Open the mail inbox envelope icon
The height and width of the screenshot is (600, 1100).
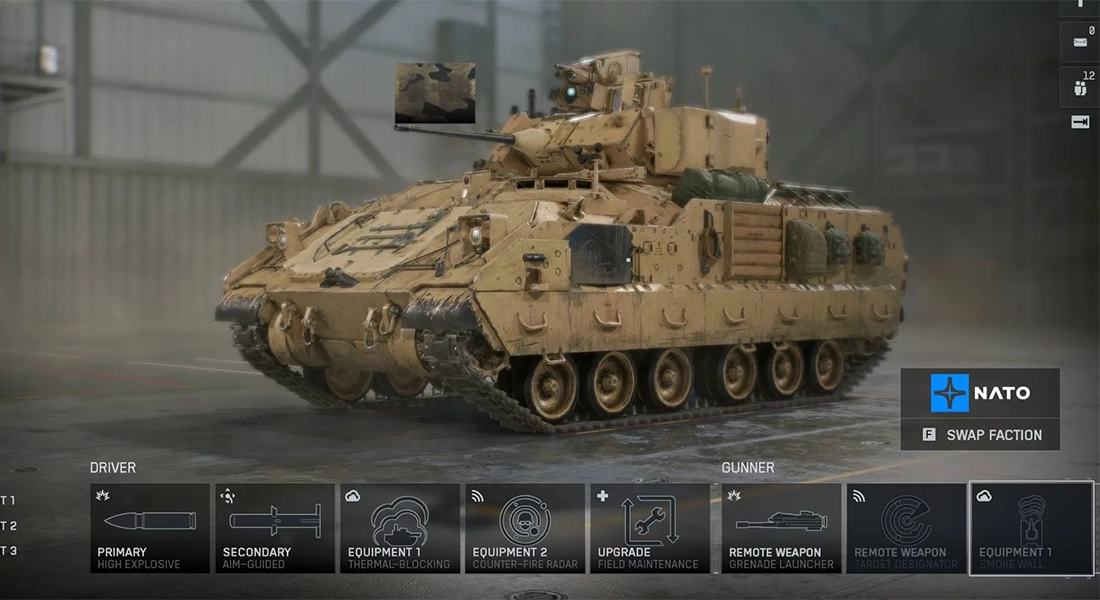coord(1080,42)
